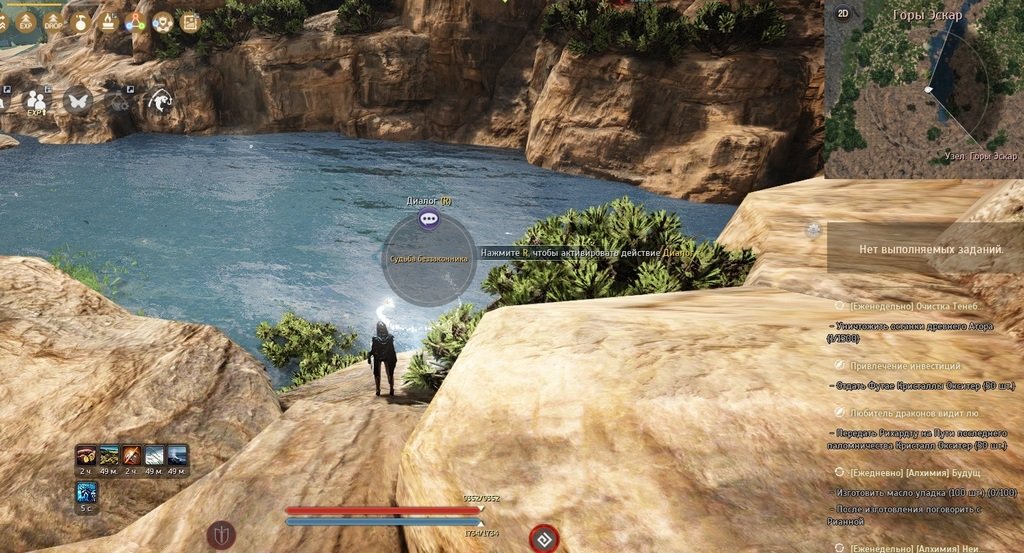Image resolution: width=1024 pixels, height=553 pixels.
Task: Click the EXP boost icon
Action: tap(28, 21)
